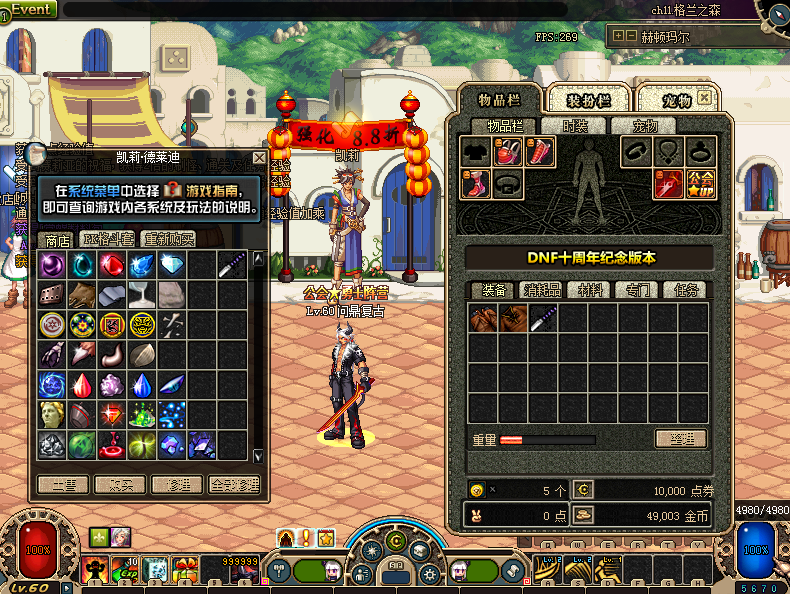Select the equipped red boots slot

tap(475, 183)
